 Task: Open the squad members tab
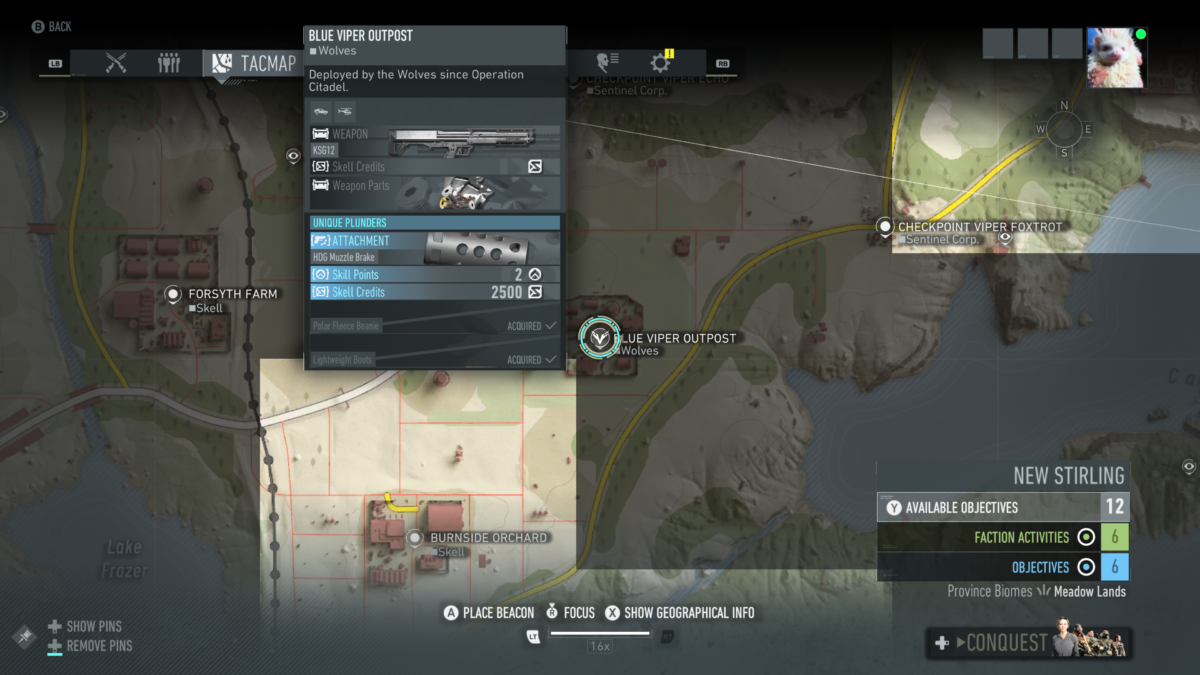(x=169, y=64)
